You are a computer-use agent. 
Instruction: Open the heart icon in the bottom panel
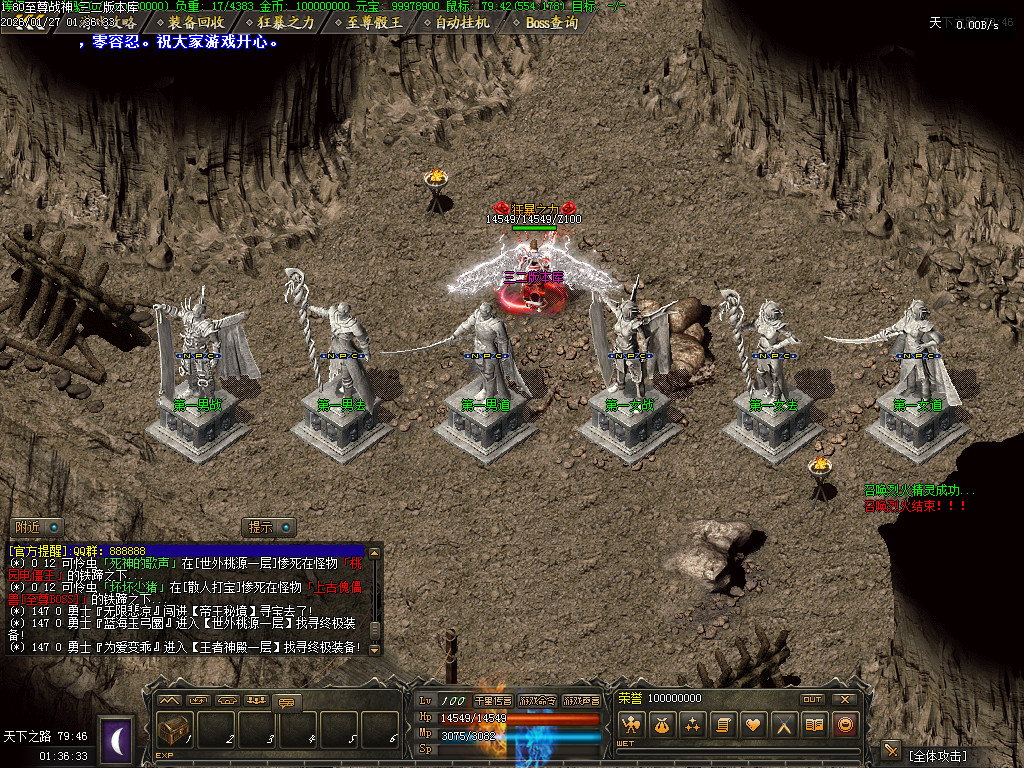(x=753, y=725)
